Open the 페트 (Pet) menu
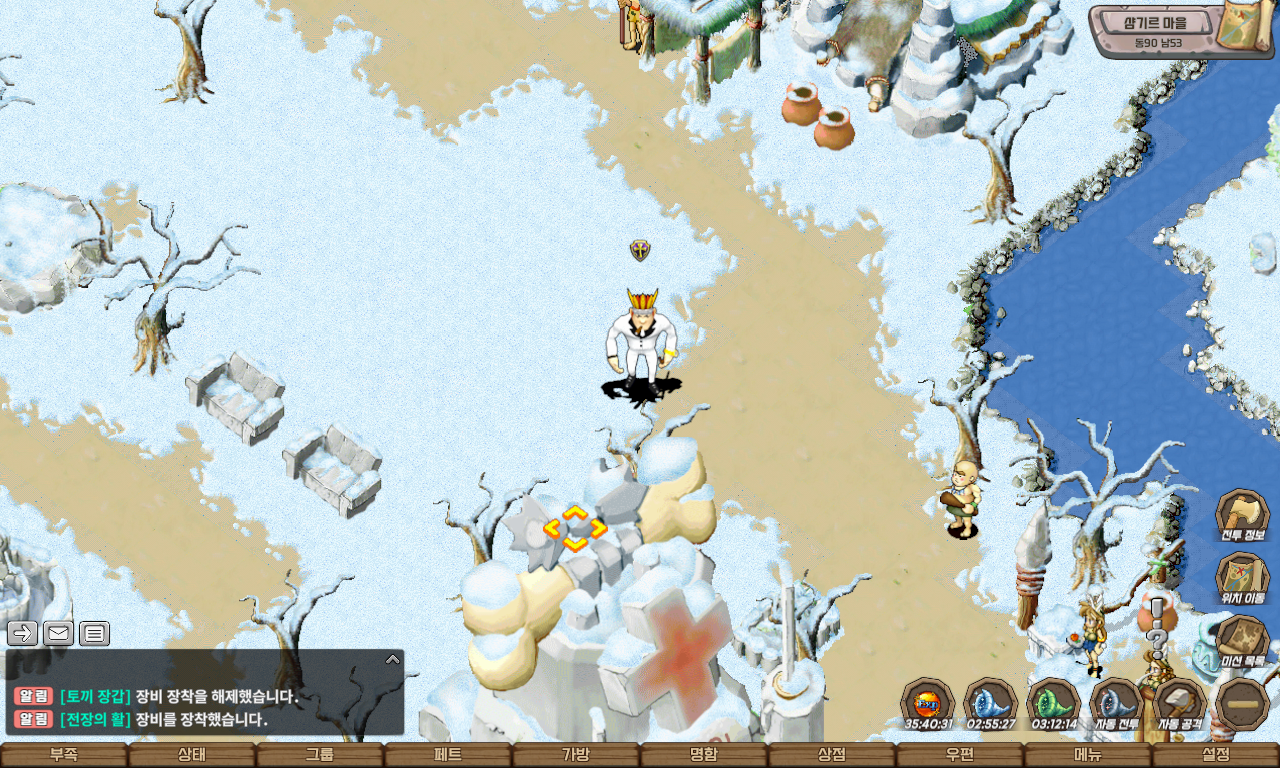This screenshot has width=1280, height=768. 448,755
